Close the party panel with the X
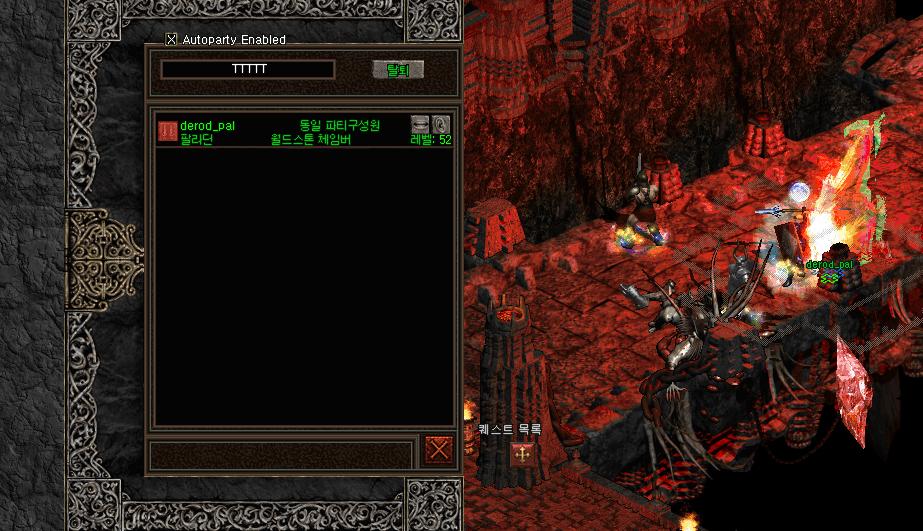 (438, 449)
